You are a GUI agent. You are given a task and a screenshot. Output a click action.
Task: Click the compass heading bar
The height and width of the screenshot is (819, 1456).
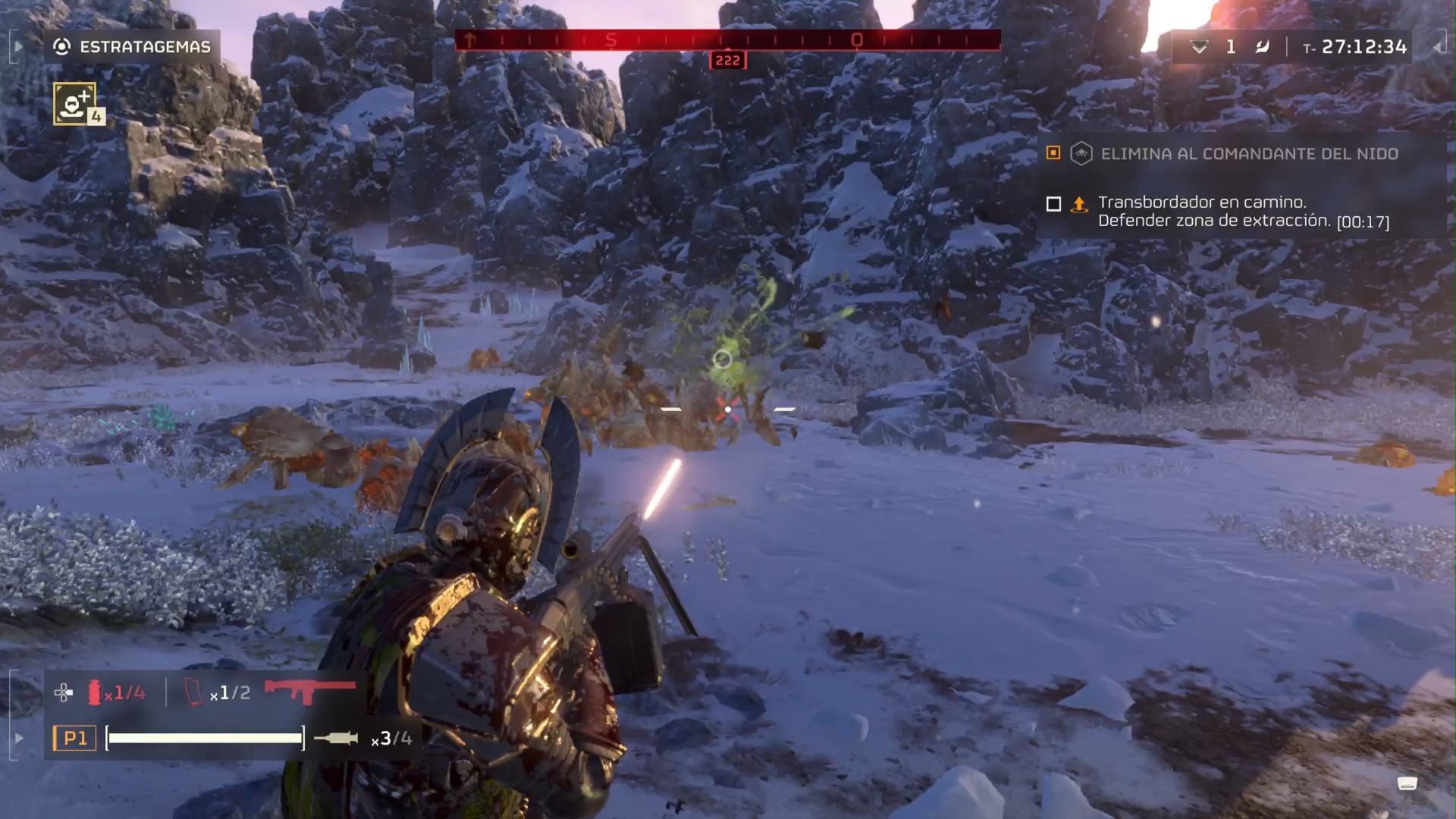tap(727, 40)
